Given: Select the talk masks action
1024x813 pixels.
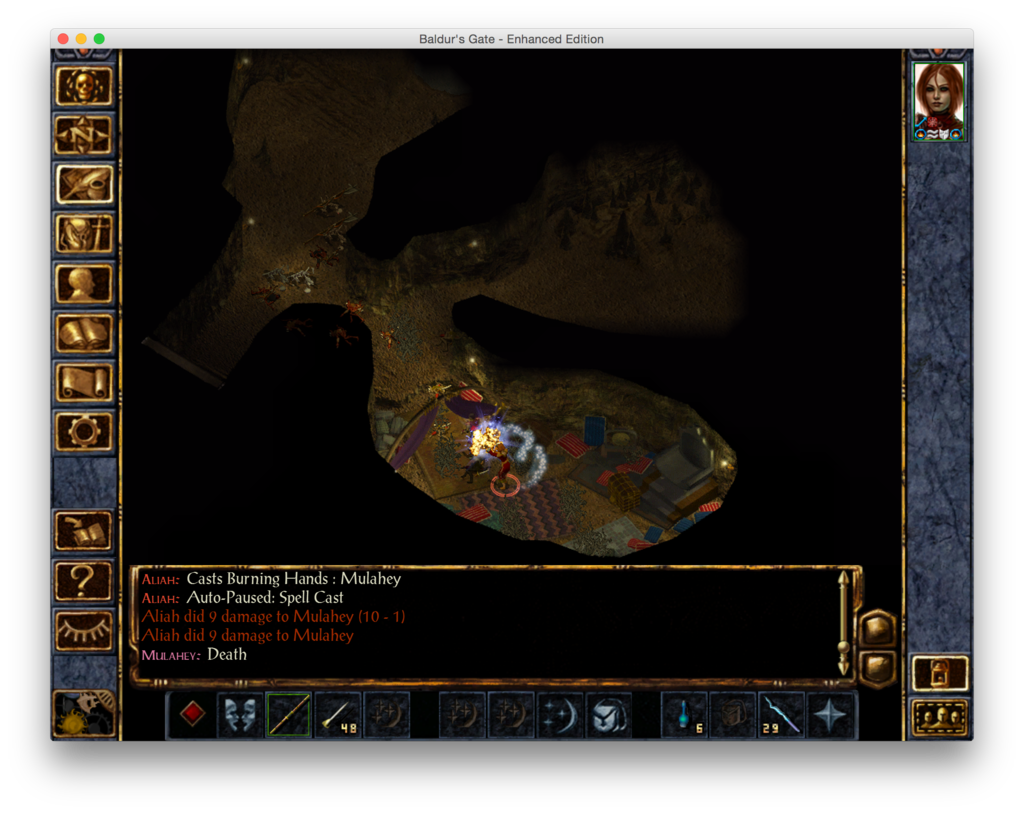Looking at the screenshot, I should point(240,715).
